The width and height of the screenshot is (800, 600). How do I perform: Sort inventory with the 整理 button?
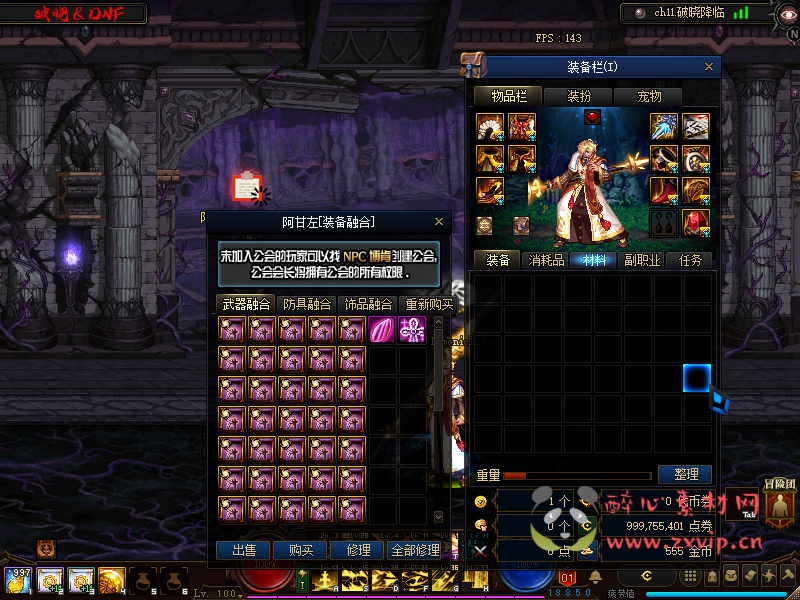685,474
